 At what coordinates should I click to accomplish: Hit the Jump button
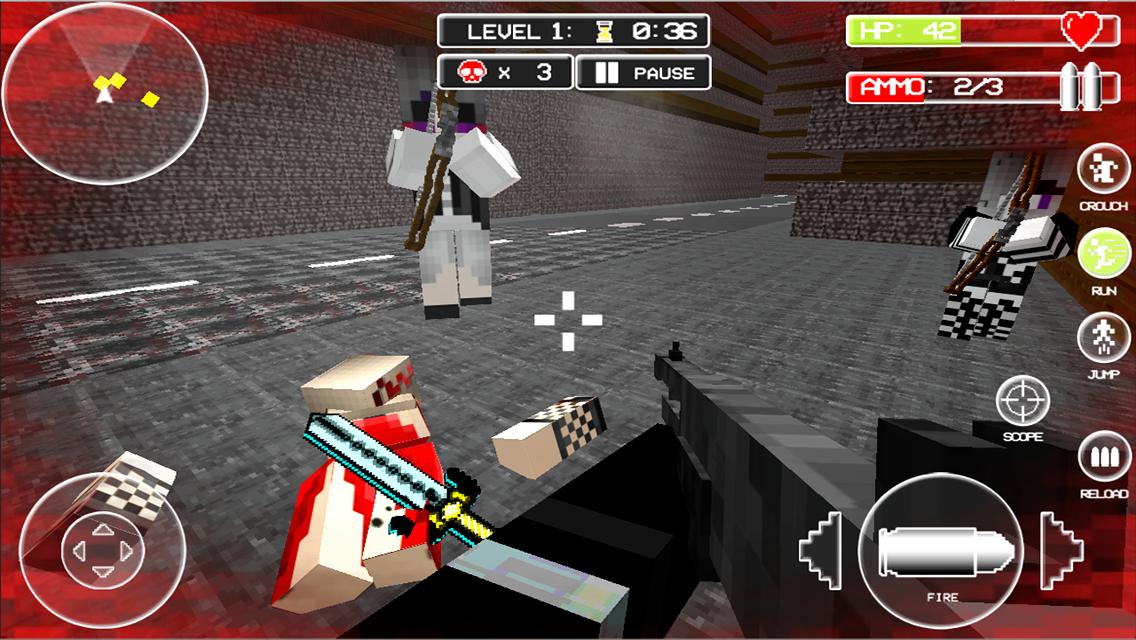tap(1104, 340)
